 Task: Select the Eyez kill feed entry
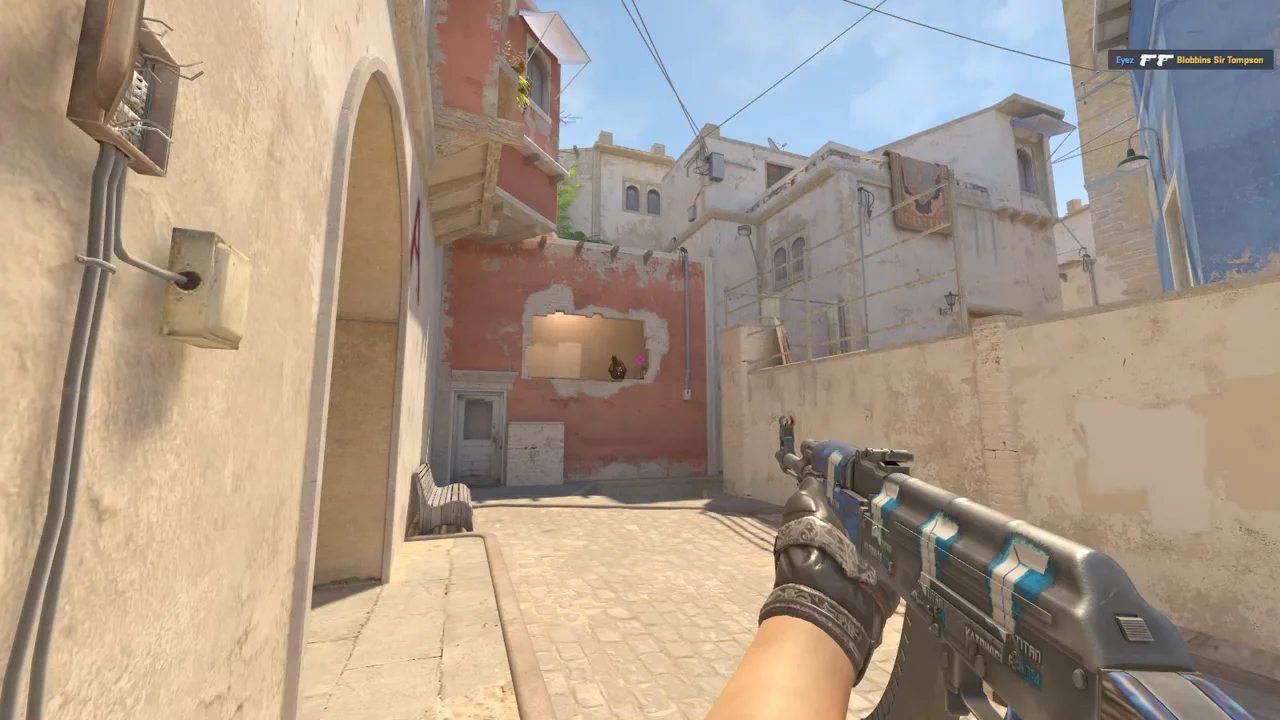coord(1190,60)
